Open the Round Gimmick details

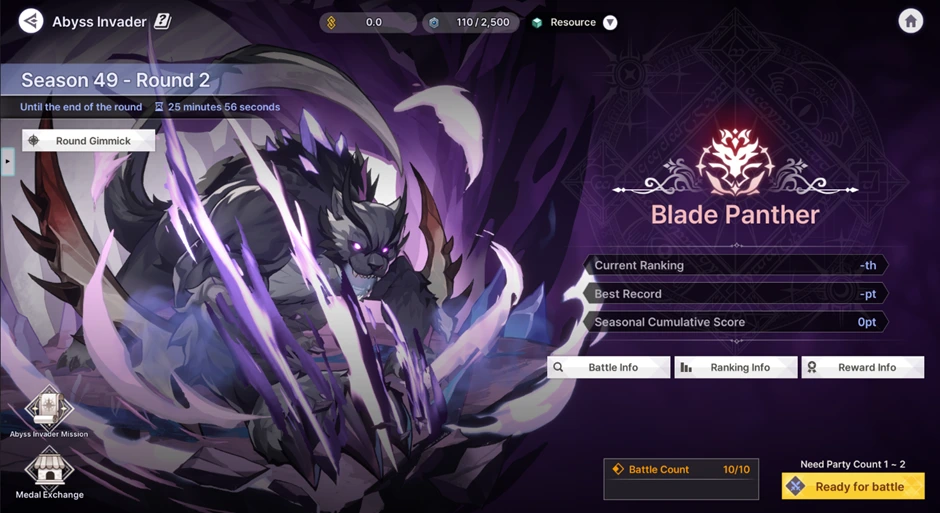(89, 141)
